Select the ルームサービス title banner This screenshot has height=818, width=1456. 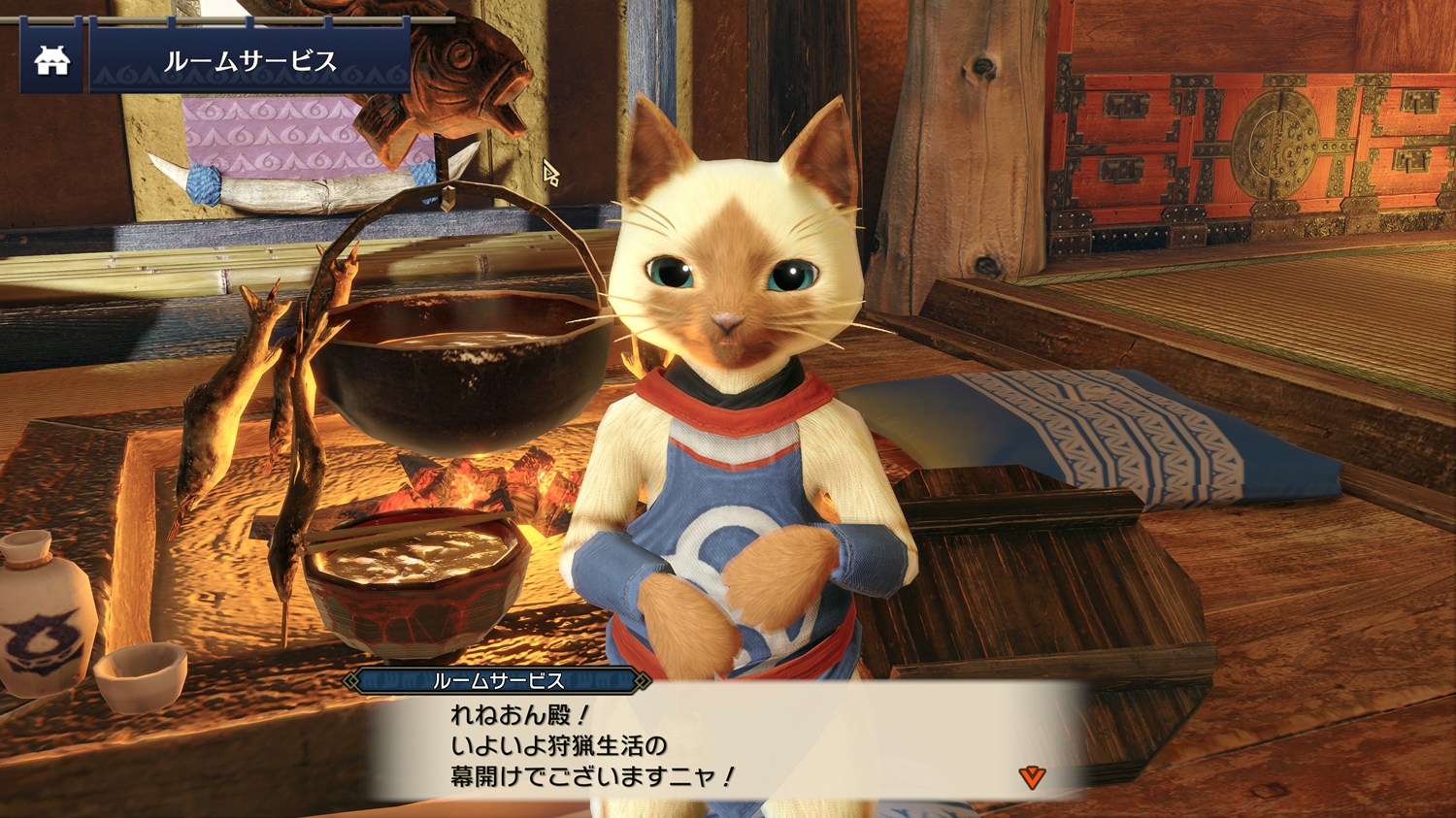tap(249, 62)
